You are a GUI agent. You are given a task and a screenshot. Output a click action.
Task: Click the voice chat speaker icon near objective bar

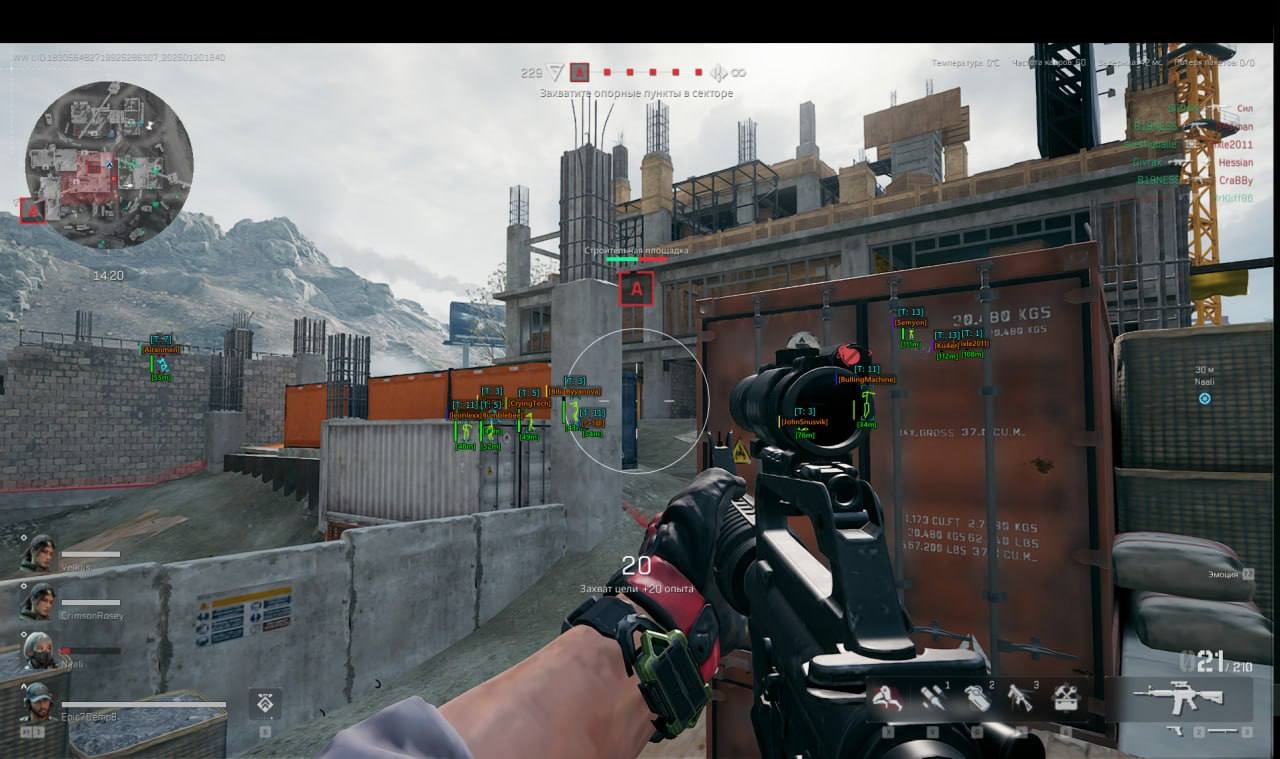[x=718, y=72]
